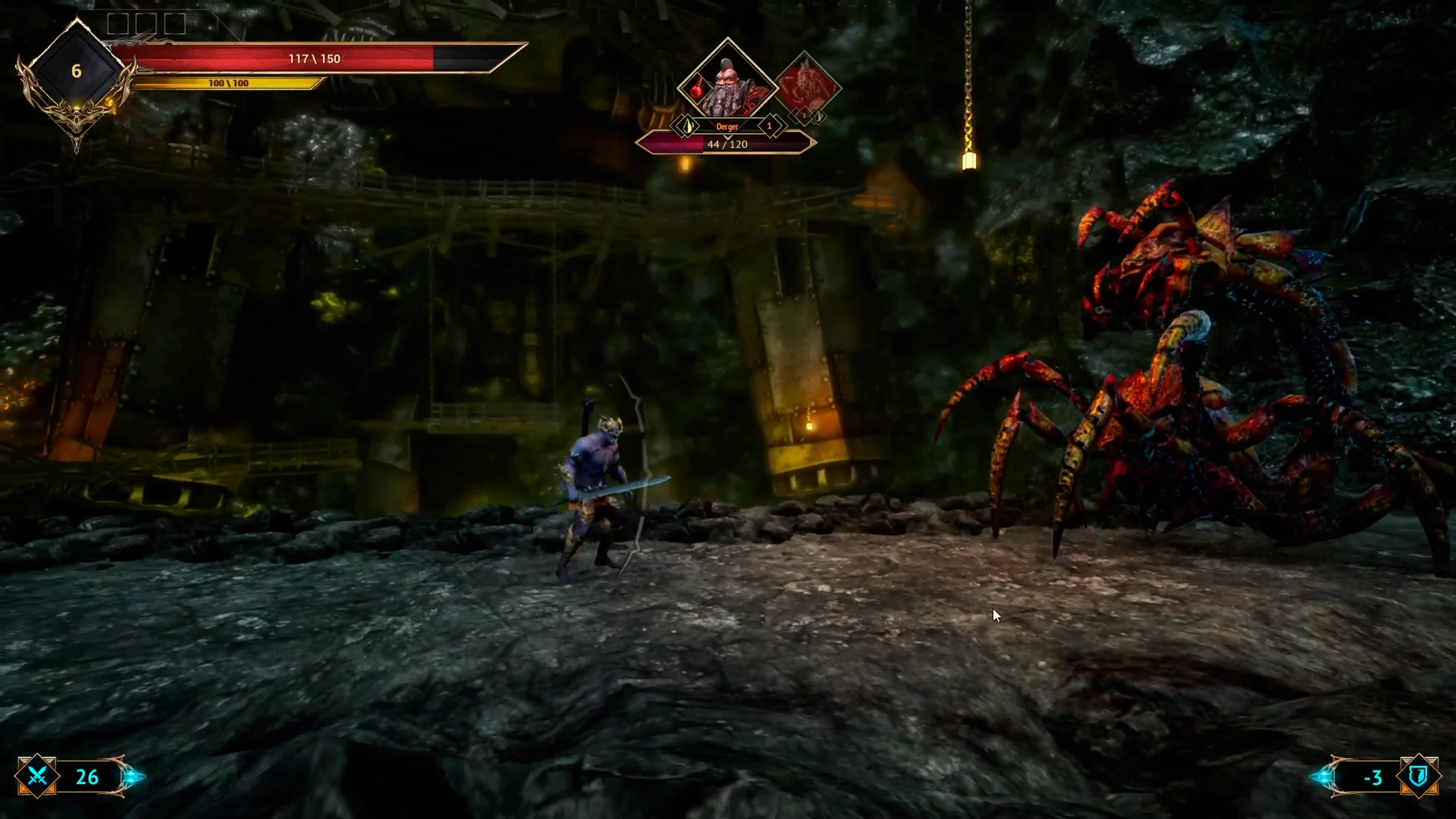Click the droplet icon beside Derger's name
The width and height of the screenshot is (1456, 819).
687,126
